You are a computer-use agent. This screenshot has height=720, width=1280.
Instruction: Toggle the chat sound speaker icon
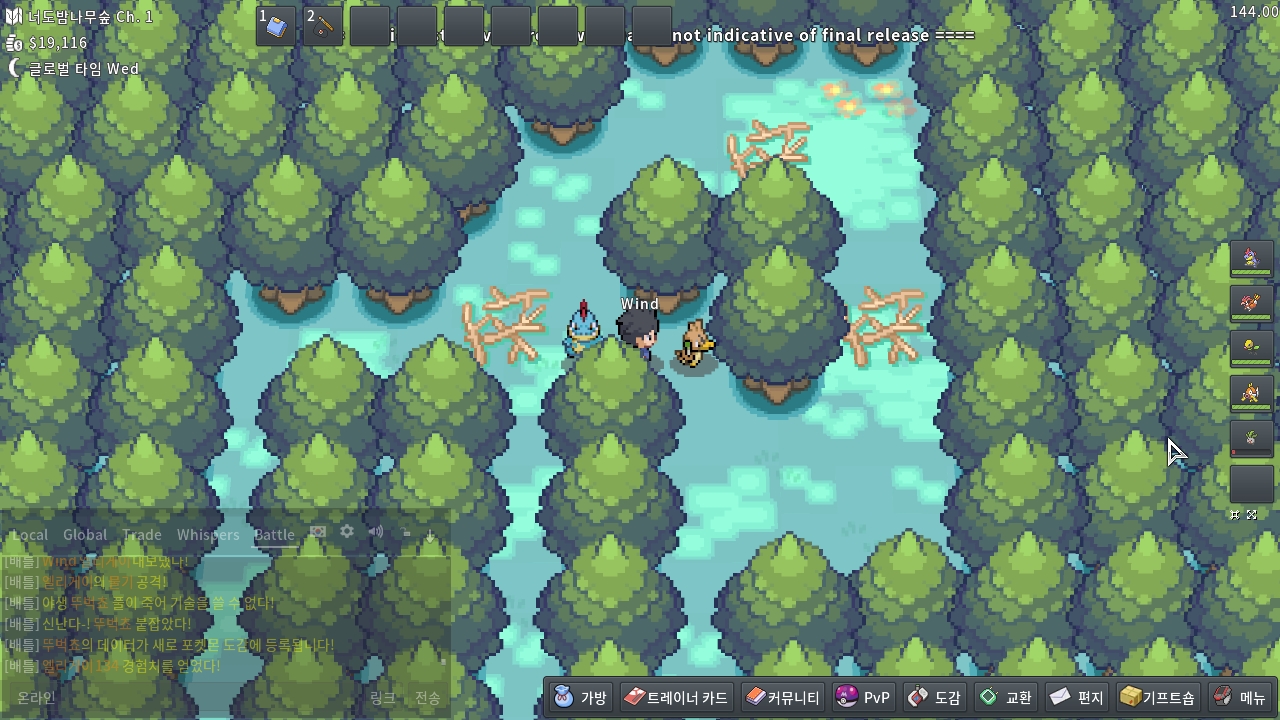[376, 532]
